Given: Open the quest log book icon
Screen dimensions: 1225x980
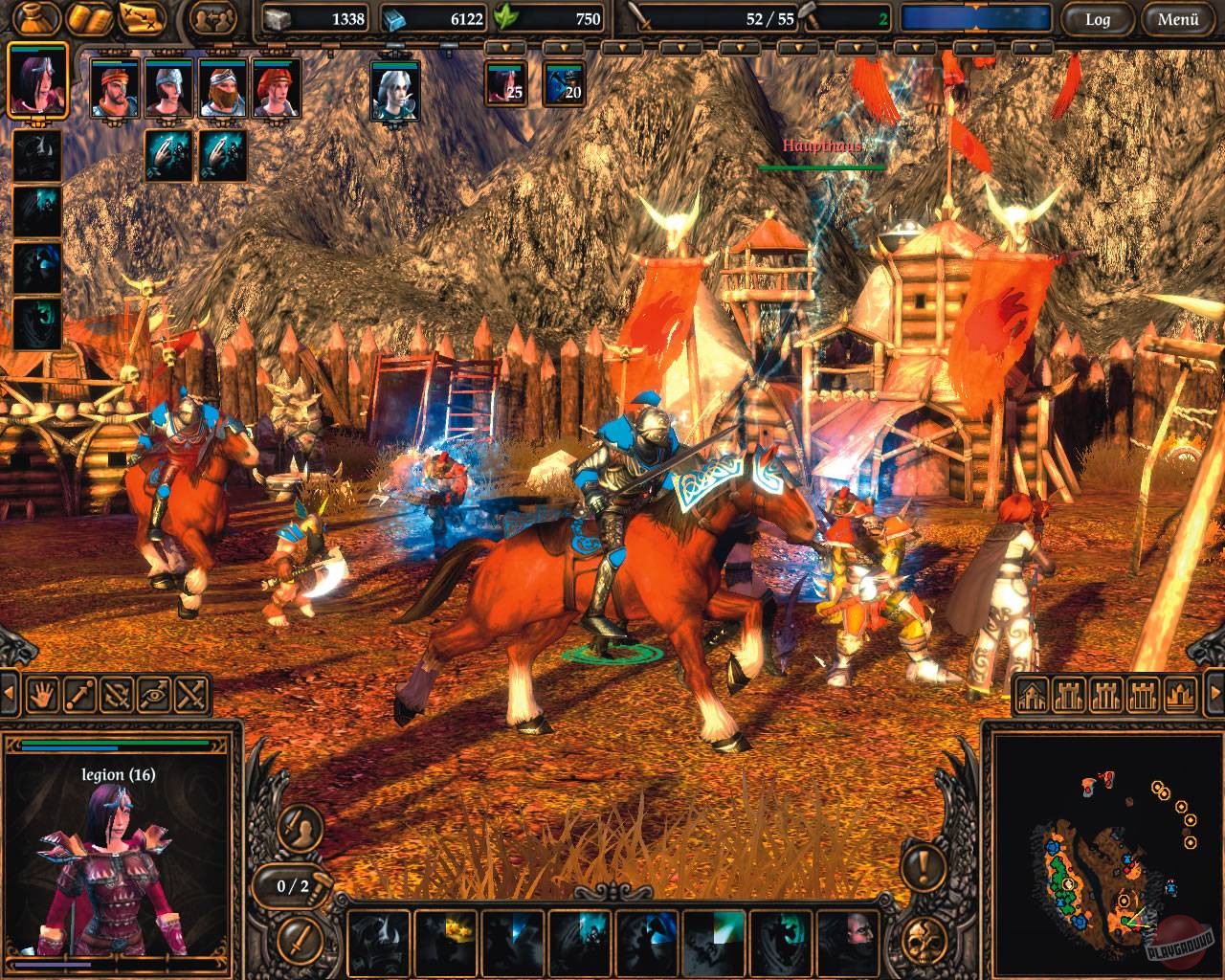Looking at the screenshot, I should [90, 17].
